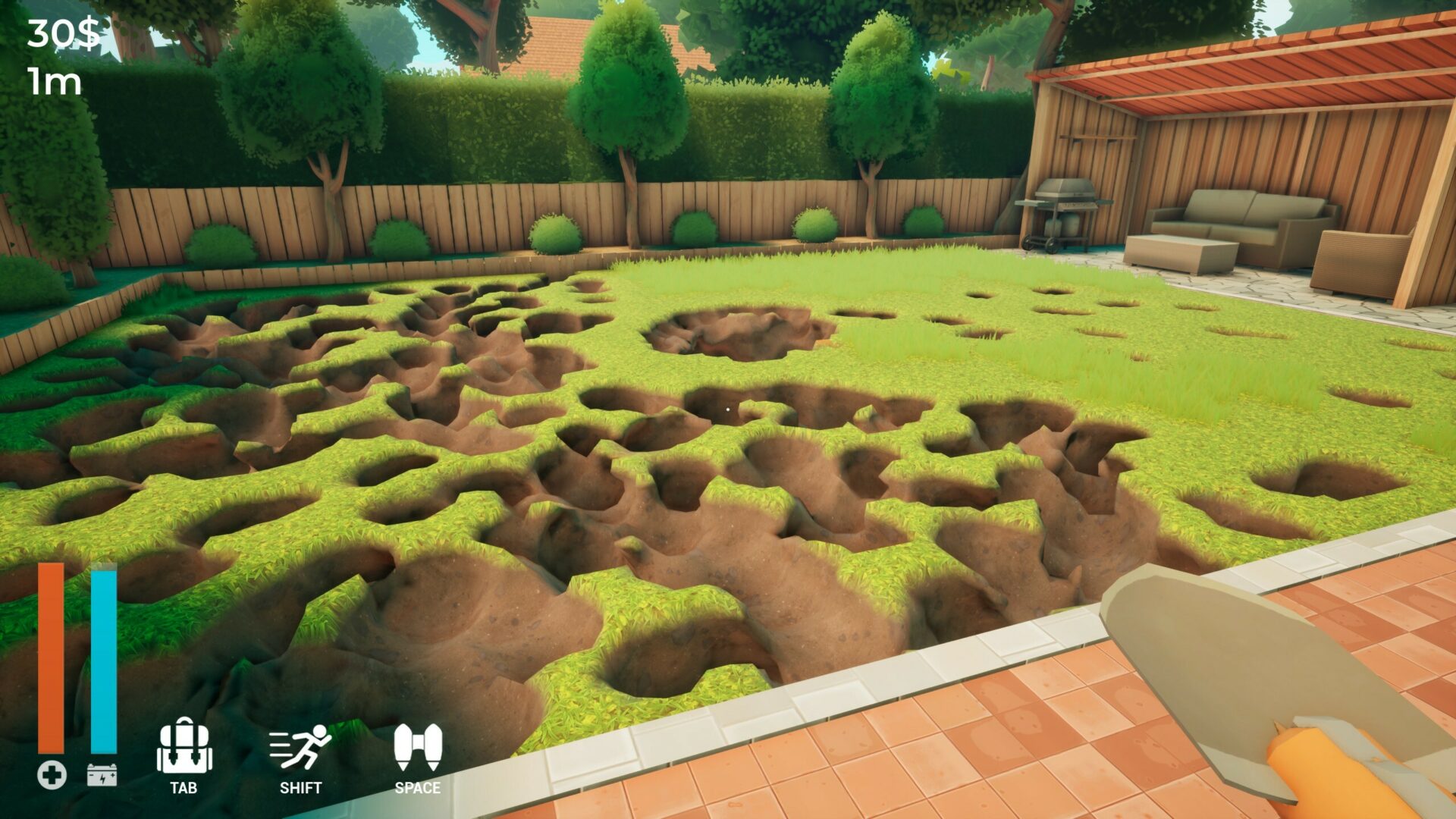Trigger the jetpack icon
The image size is (1456, 819).
click(417, 747)
